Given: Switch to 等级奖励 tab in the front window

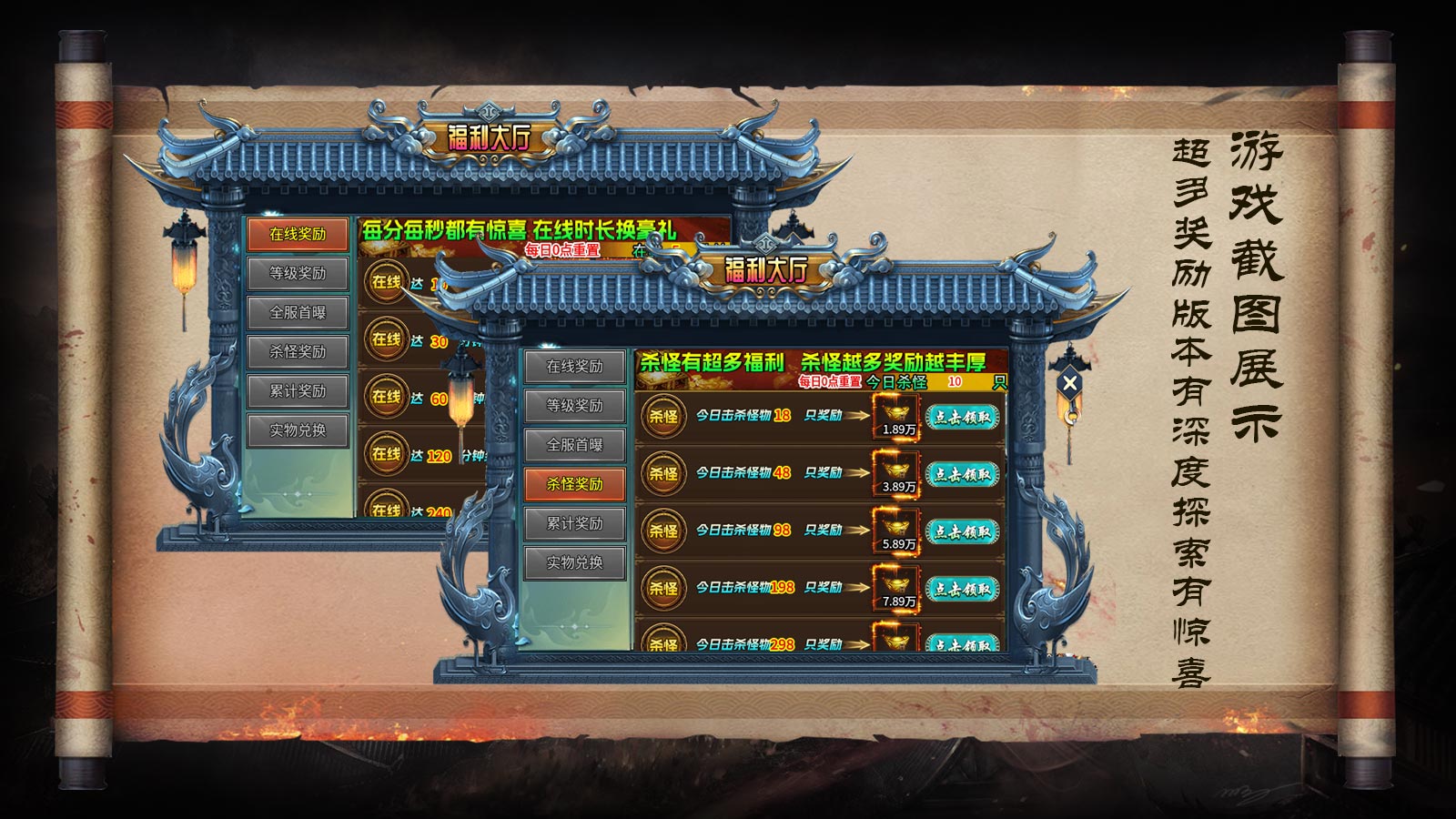Looking at the screenshot, I should [574, 406].
